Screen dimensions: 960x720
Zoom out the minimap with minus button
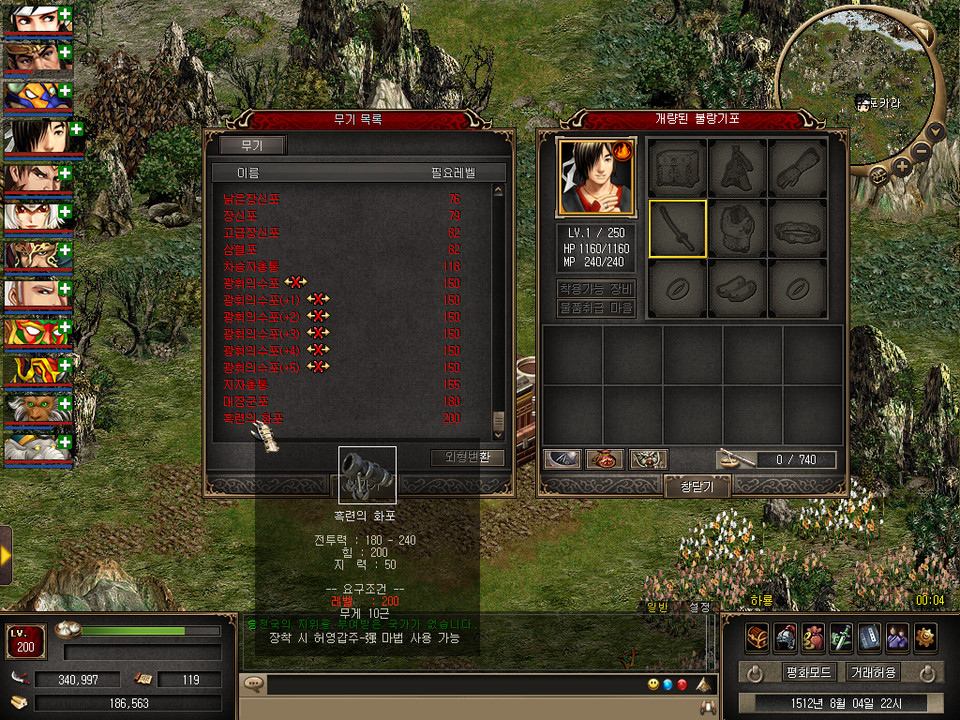[923, 151]
